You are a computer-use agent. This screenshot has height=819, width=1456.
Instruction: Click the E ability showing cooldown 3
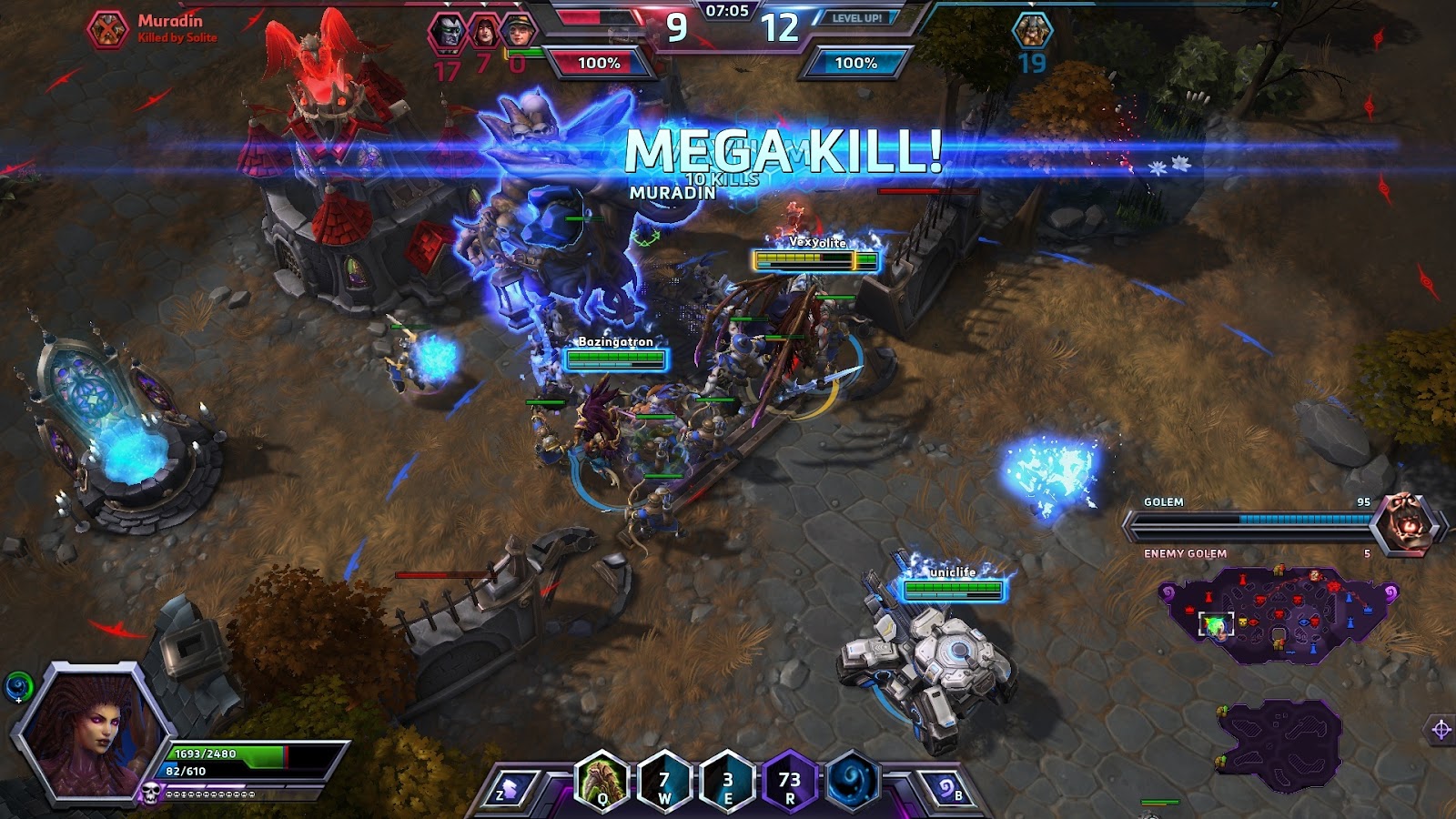click(x=727, y=781)
